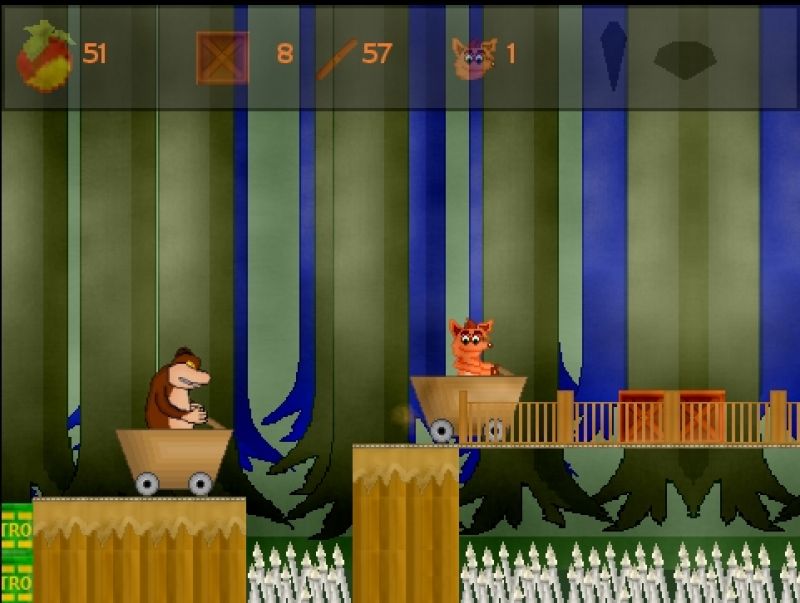Click the wumpa fruit counter icon
Image resolution: width=800 pixels, height=603 pixels.
(x=45, y=55)
